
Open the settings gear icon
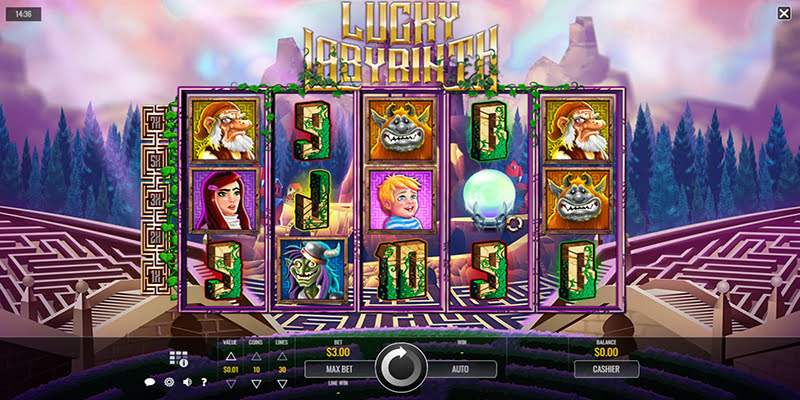click(x=167, y=382)
